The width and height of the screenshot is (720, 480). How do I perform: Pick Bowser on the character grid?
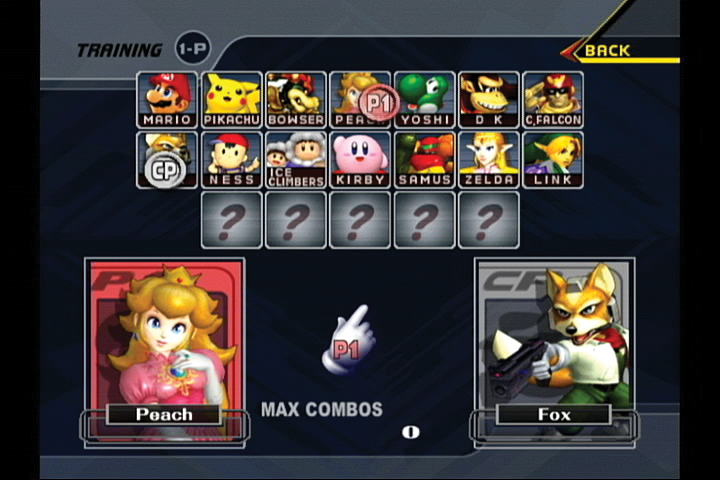click(295, 99)
